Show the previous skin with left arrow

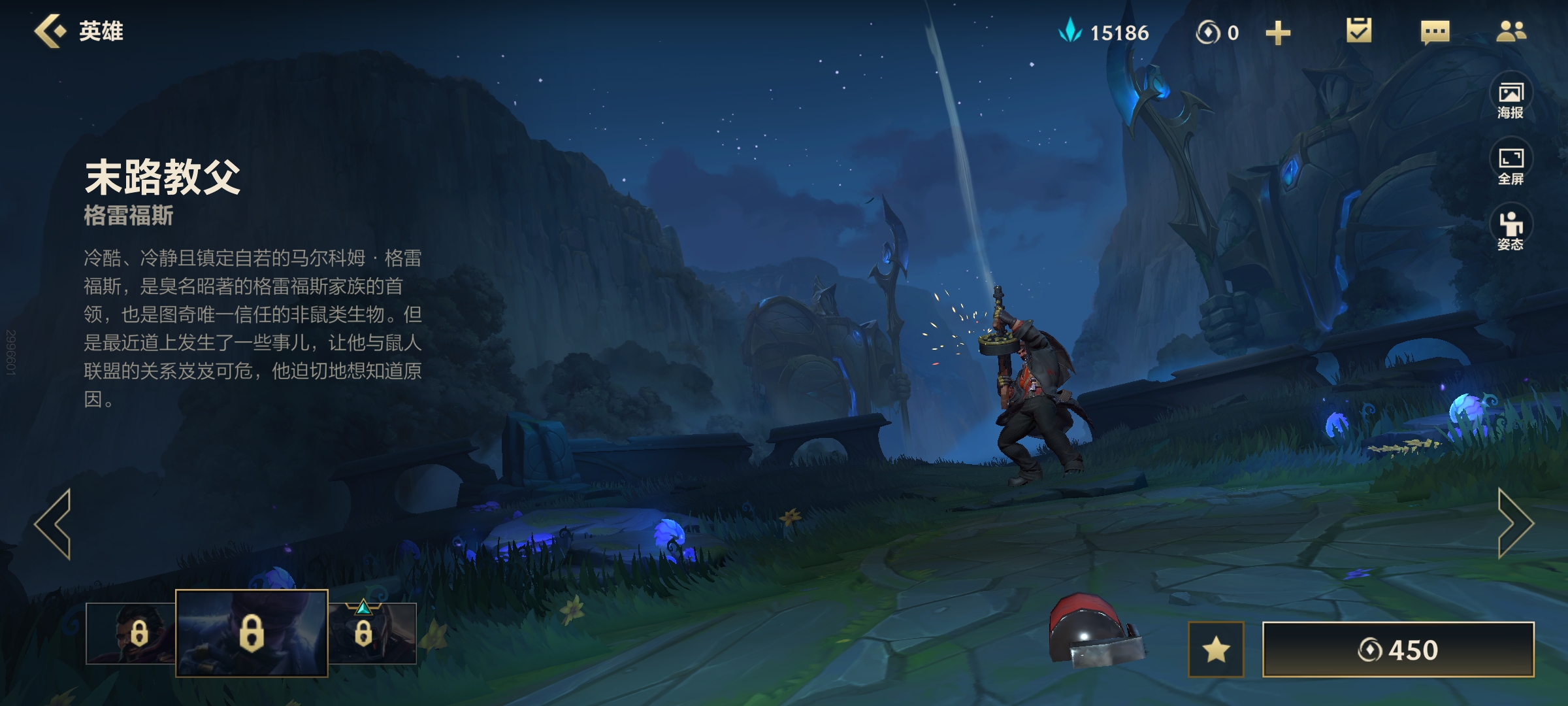[x=54, y=524]
